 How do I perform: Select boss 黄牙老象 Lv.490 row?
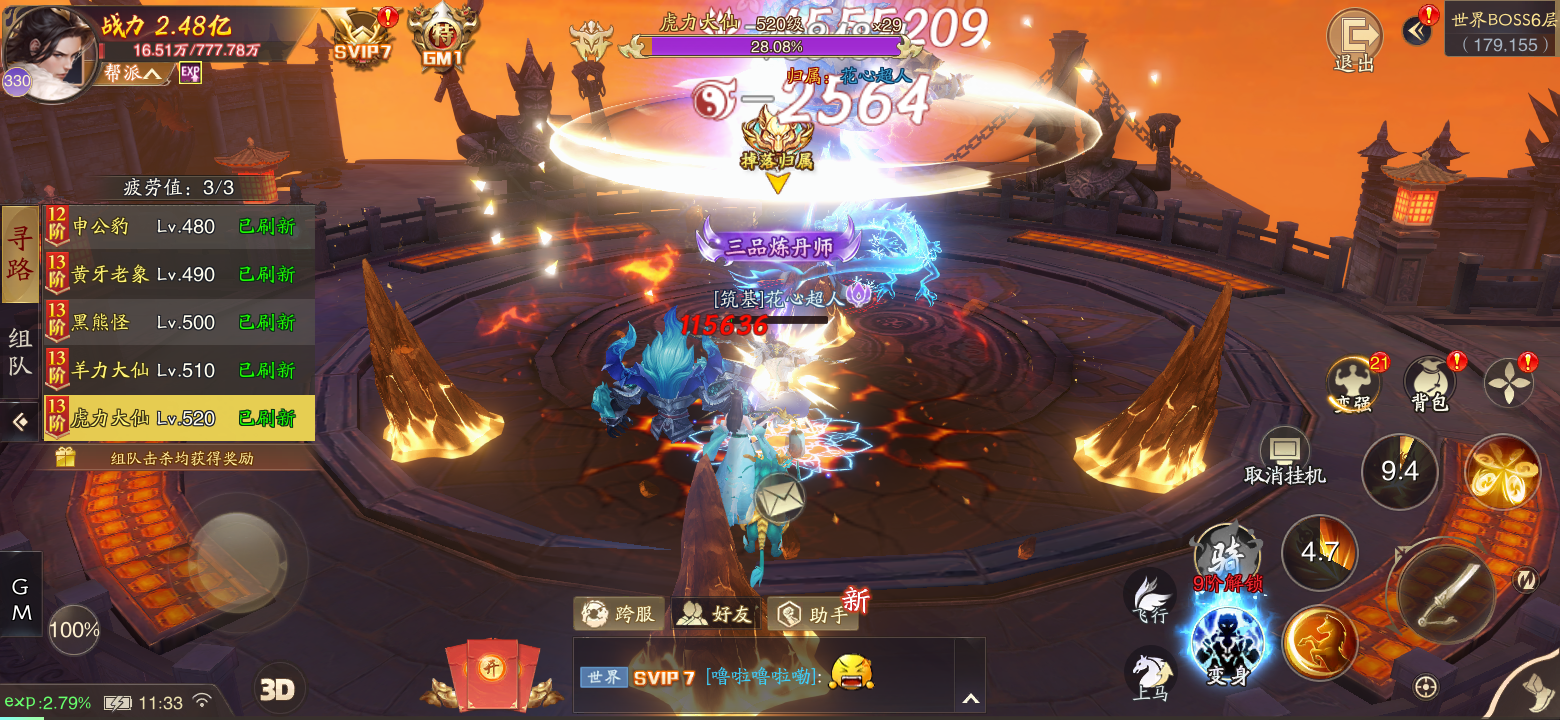180,275
